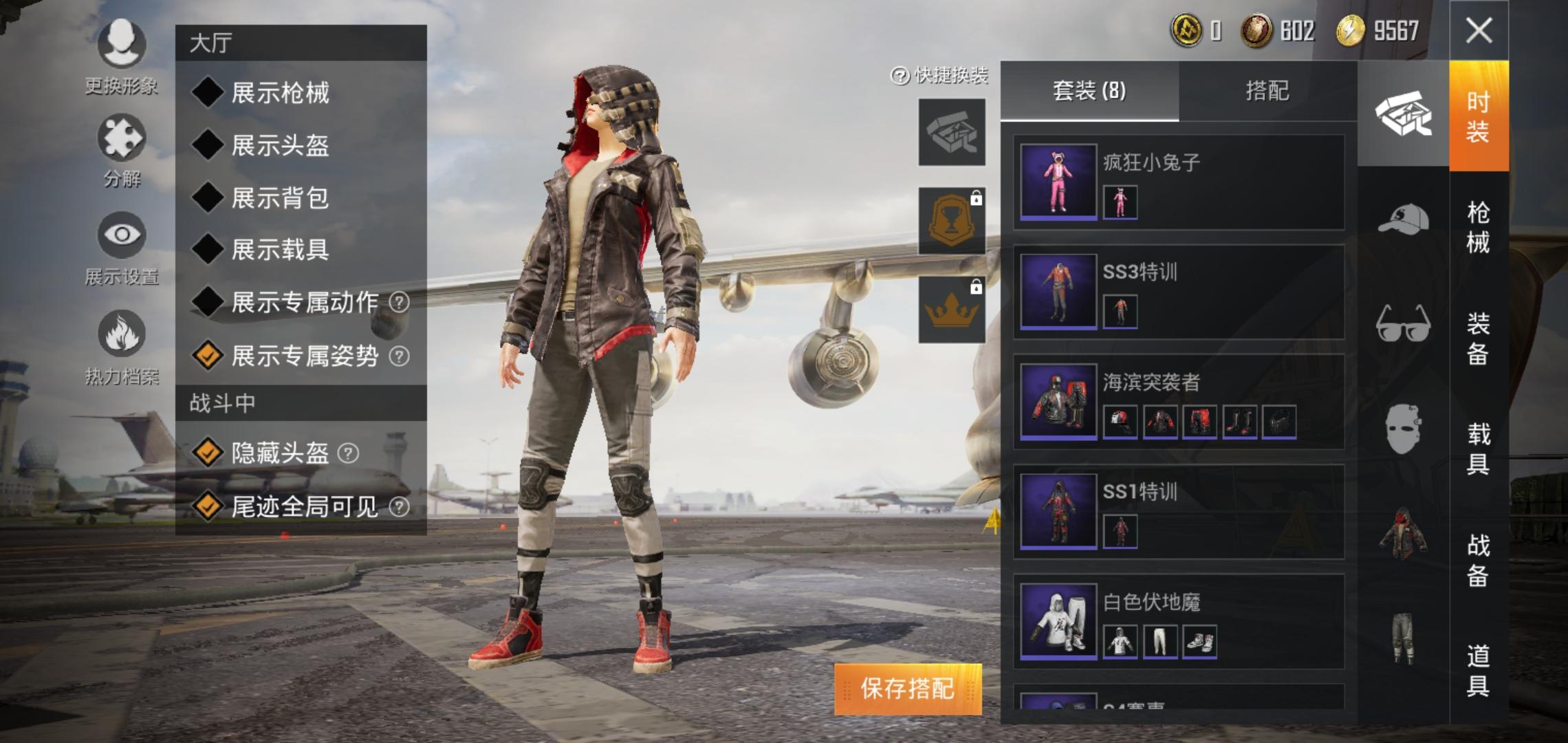Choose the SS3特训 outfit set
Image resolution: width=1568 pixels, height=743 pixels.
[1179, 292]
